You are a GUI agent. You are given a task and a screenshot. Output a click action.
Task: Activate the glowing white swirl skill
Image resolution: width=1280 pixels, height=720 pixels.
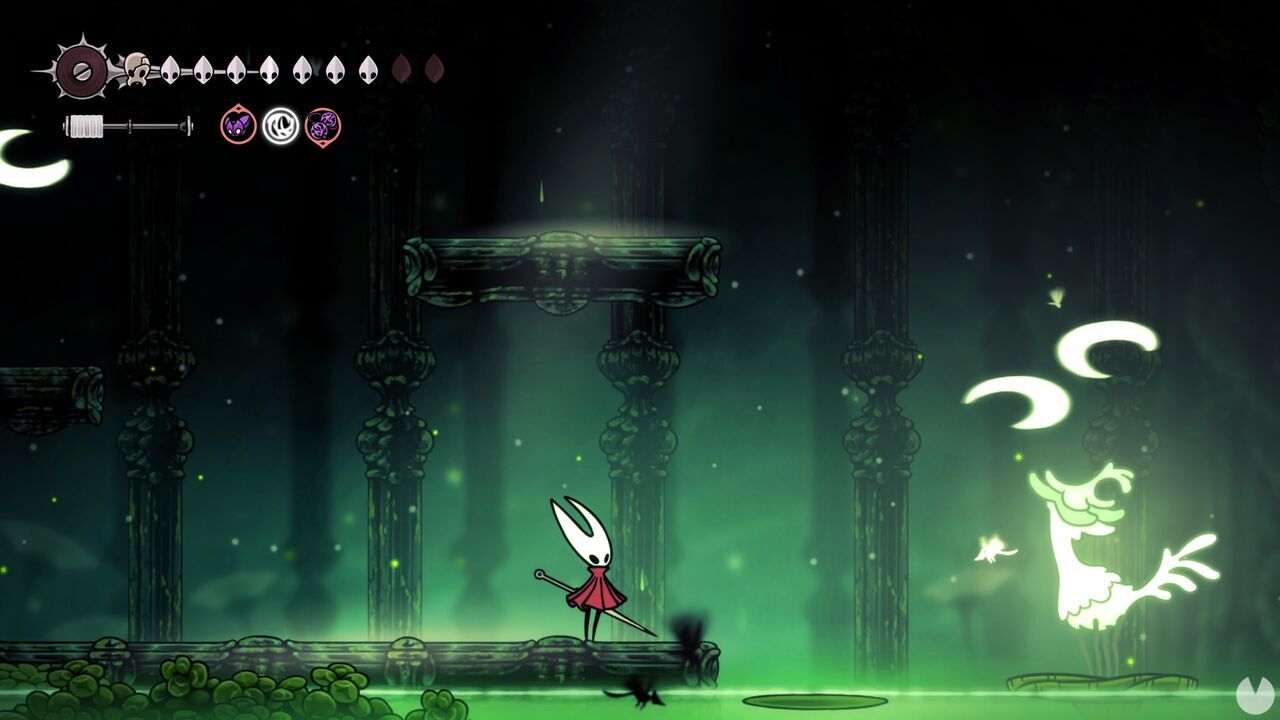[x=281, y=126]
